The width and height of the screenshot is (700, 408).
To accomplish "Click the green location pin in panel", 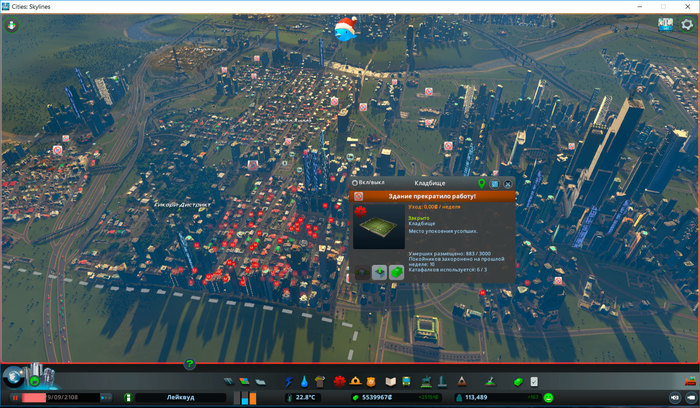I will pos(482,184).
